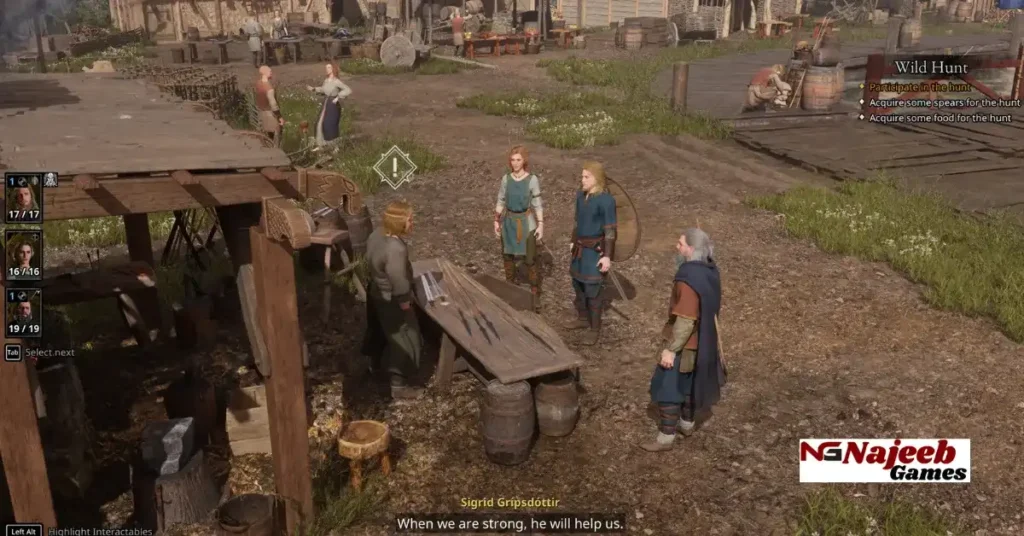Select the party portrait with 16/16 health
Viewport: 1024px width, 536px height.
pos(23,255)
